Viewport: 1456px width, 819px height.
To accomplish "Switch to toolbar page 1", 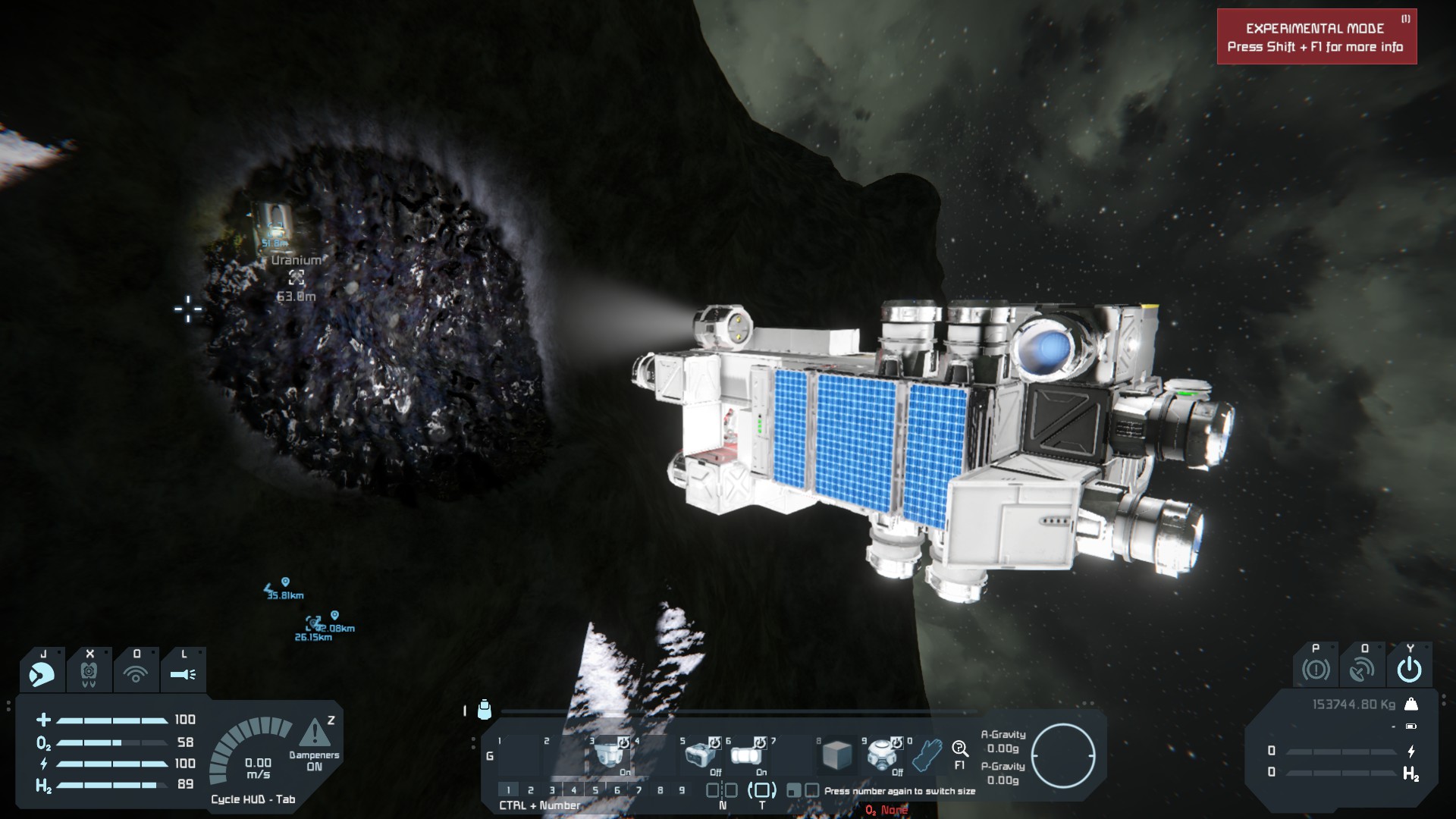I will 509,790.
